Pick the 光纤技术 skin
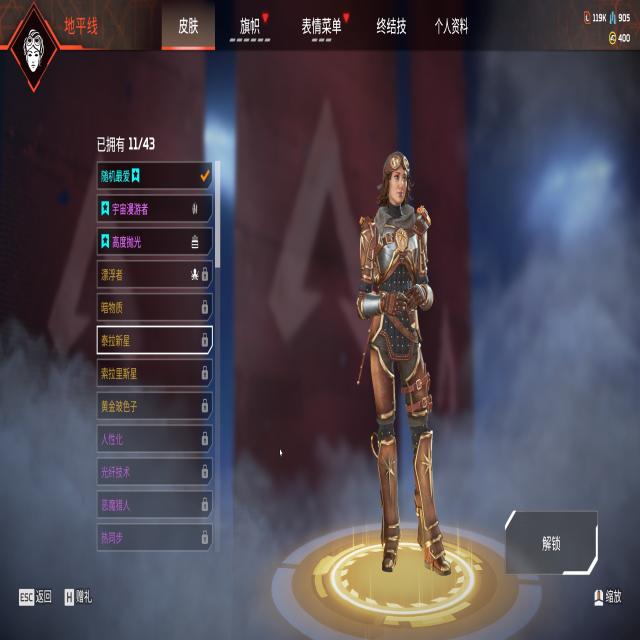 point(154,472)
